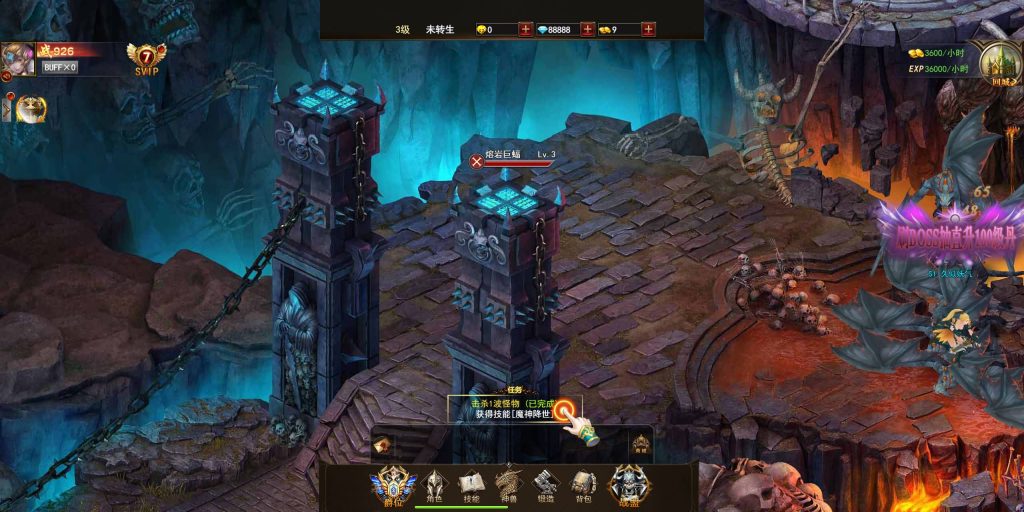Open the mail envelope icon

click(x=381, y=443)
